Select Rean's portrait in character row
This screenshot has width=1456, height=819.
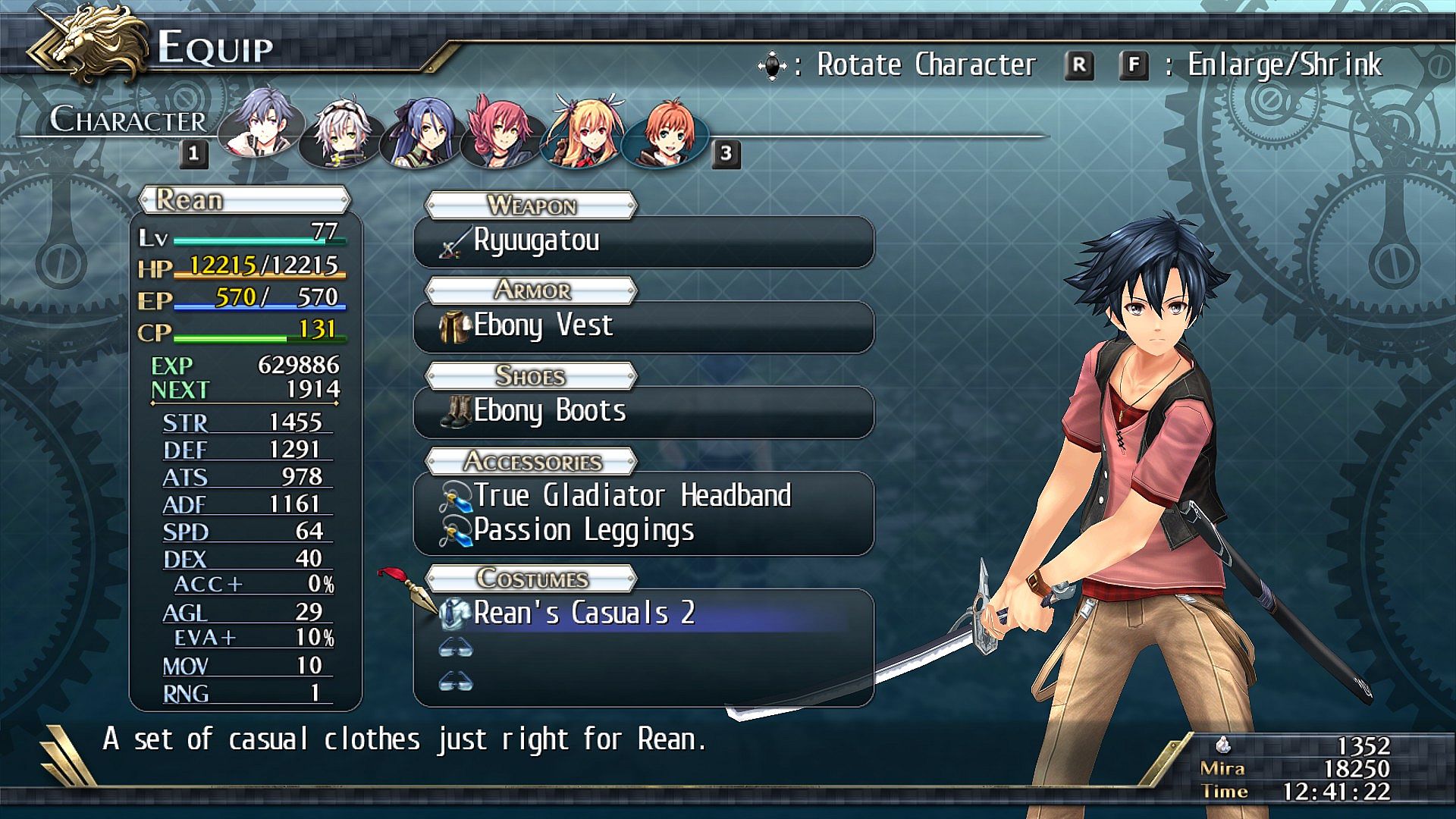pyautogui.click(x=262, y=127)
